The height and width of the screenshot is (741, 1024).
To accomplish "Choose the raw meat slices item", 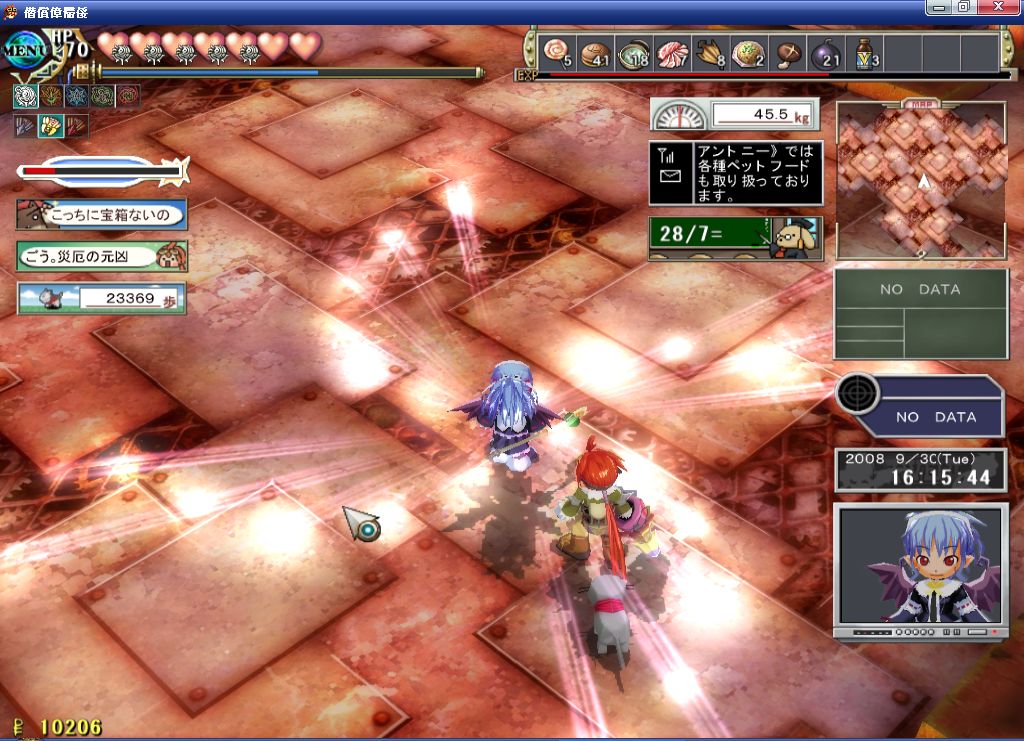I will (x=671, y=53).
